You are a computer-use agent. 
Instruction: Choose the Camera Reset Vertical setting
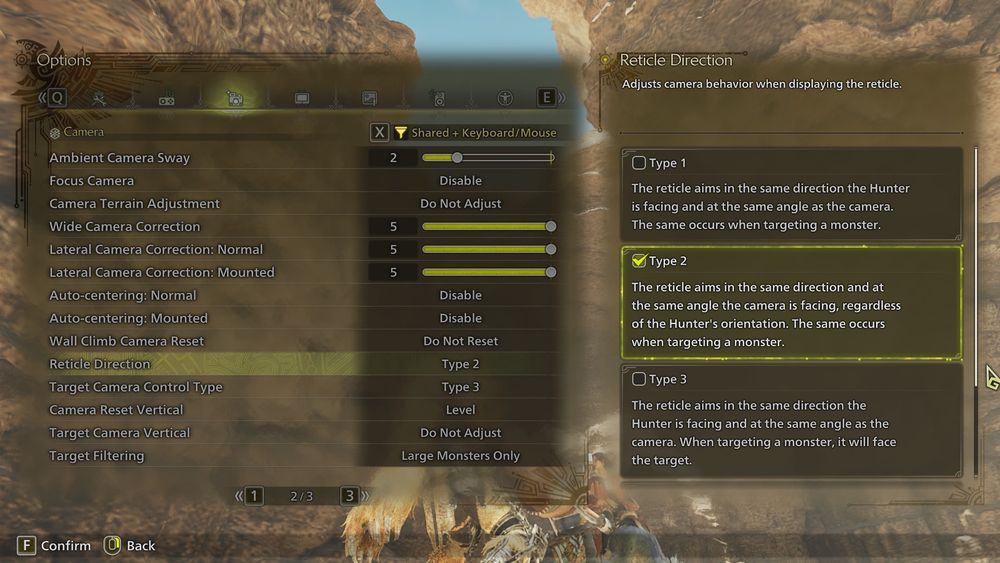pyautogui.click(x=300, y=410)
